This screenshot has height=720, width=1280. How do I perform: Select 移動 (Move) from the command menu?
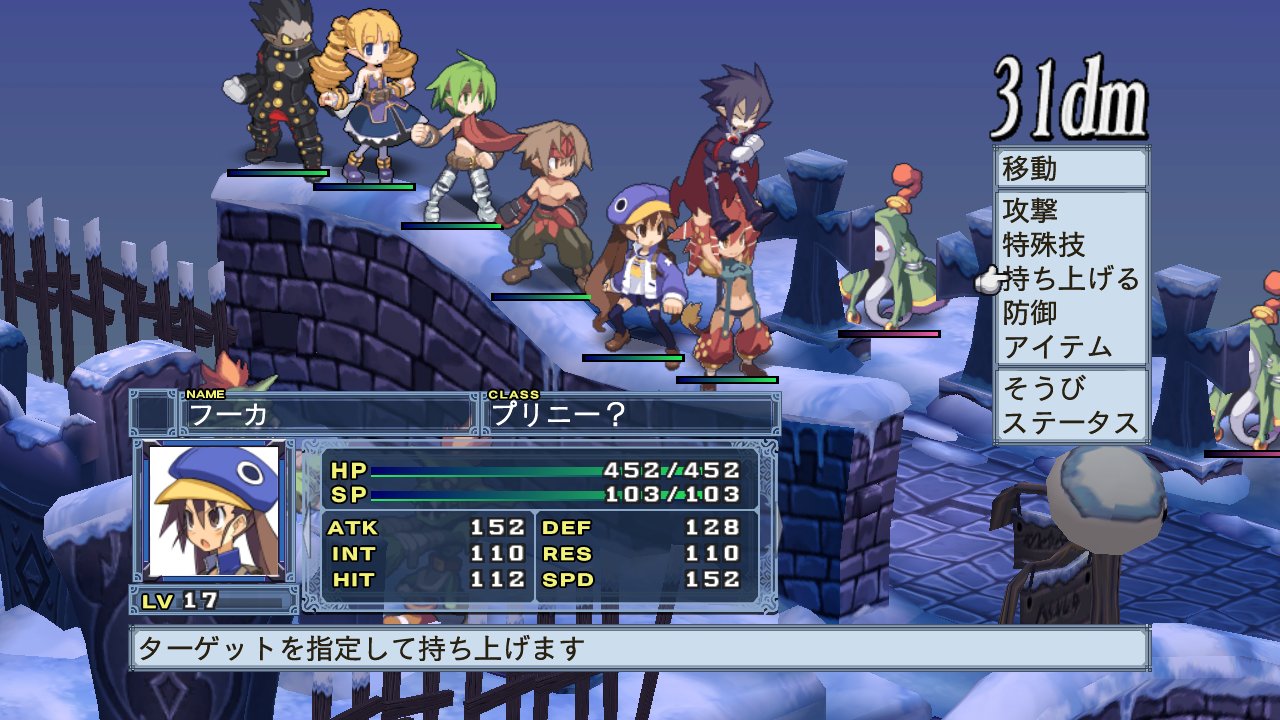tap(1031, 168)
